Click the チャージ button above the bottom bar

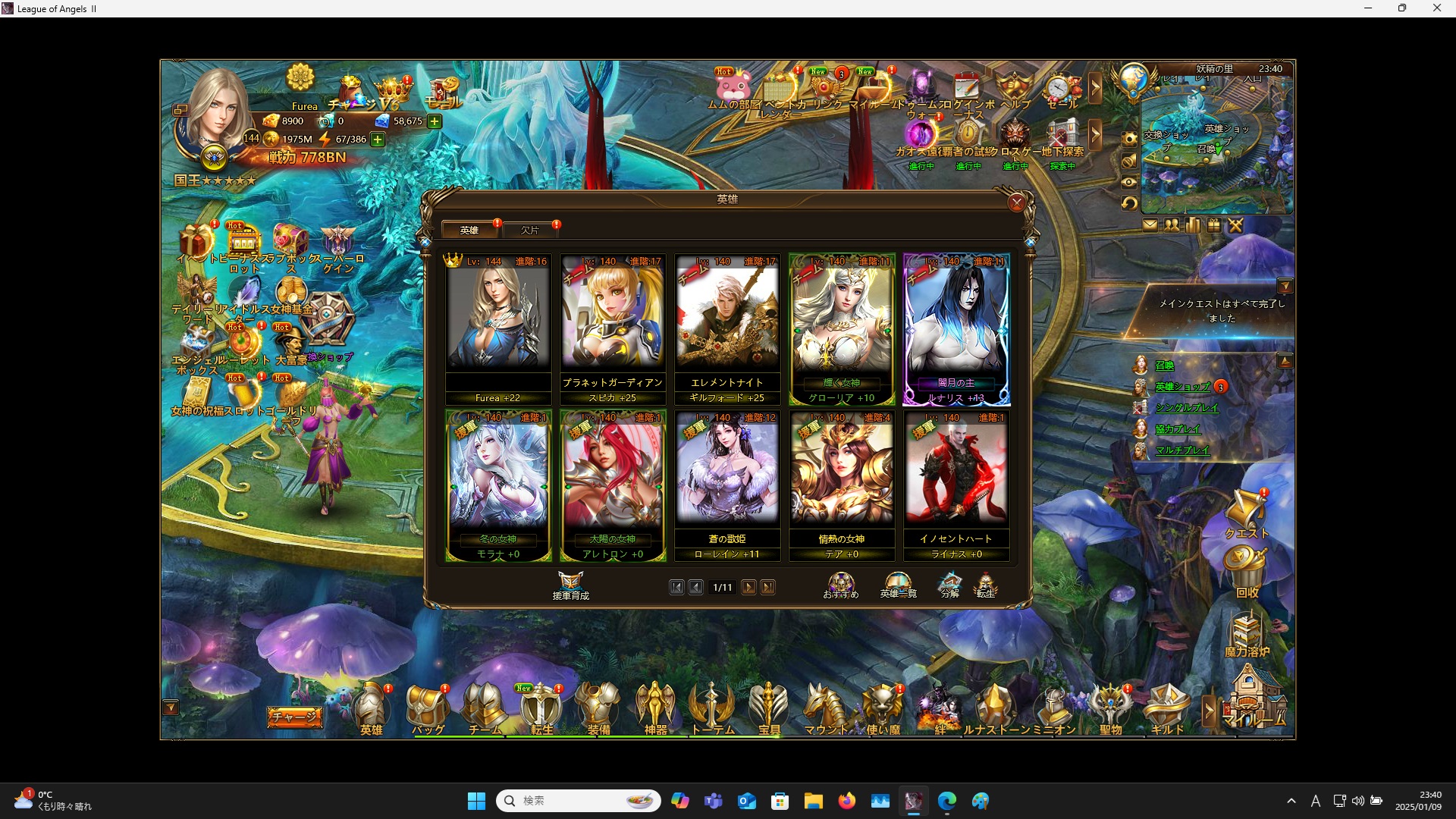pos(295,716)
